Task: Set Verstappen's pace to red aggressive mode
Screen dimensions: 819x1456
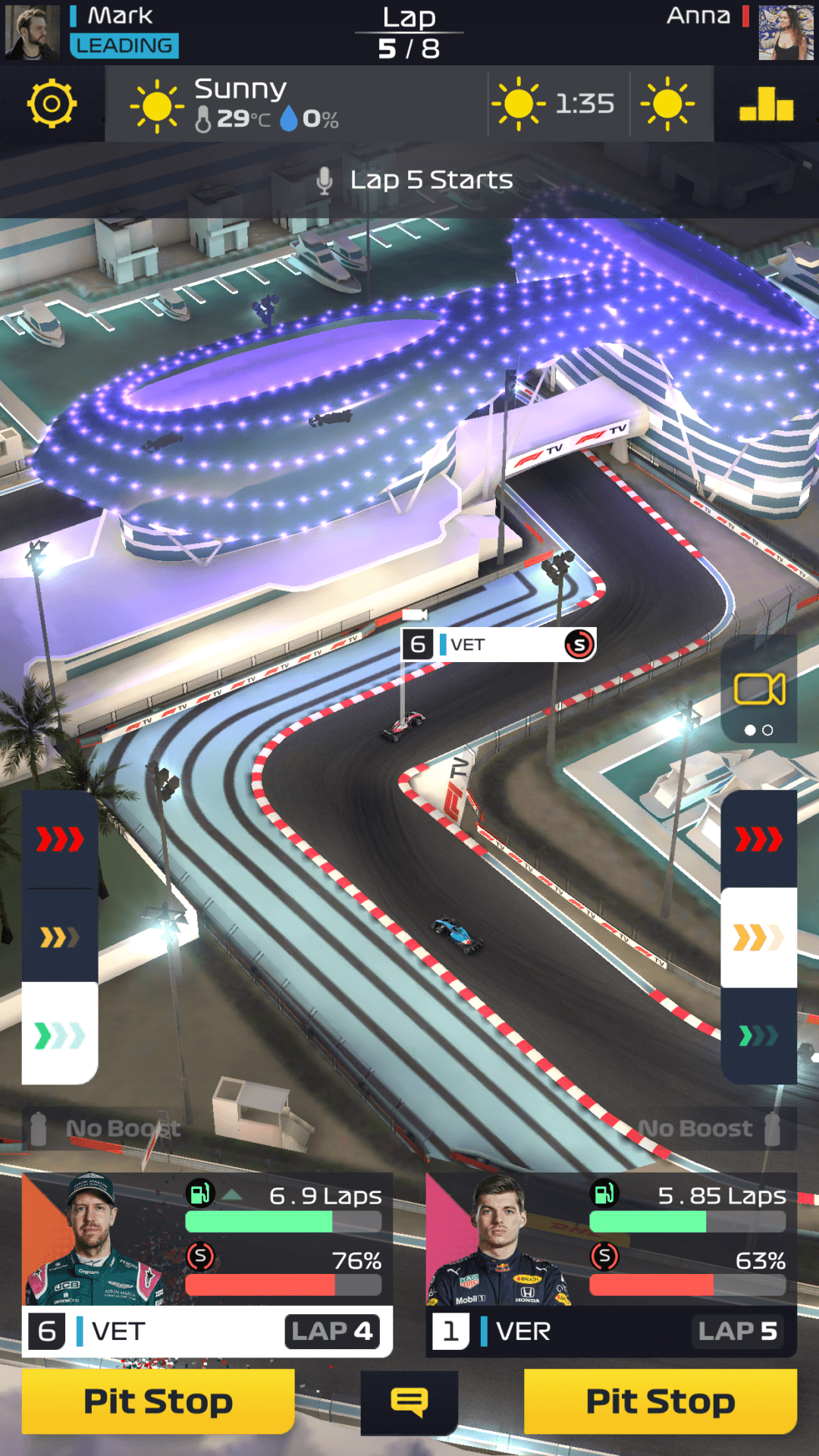Action: (758, 839)
